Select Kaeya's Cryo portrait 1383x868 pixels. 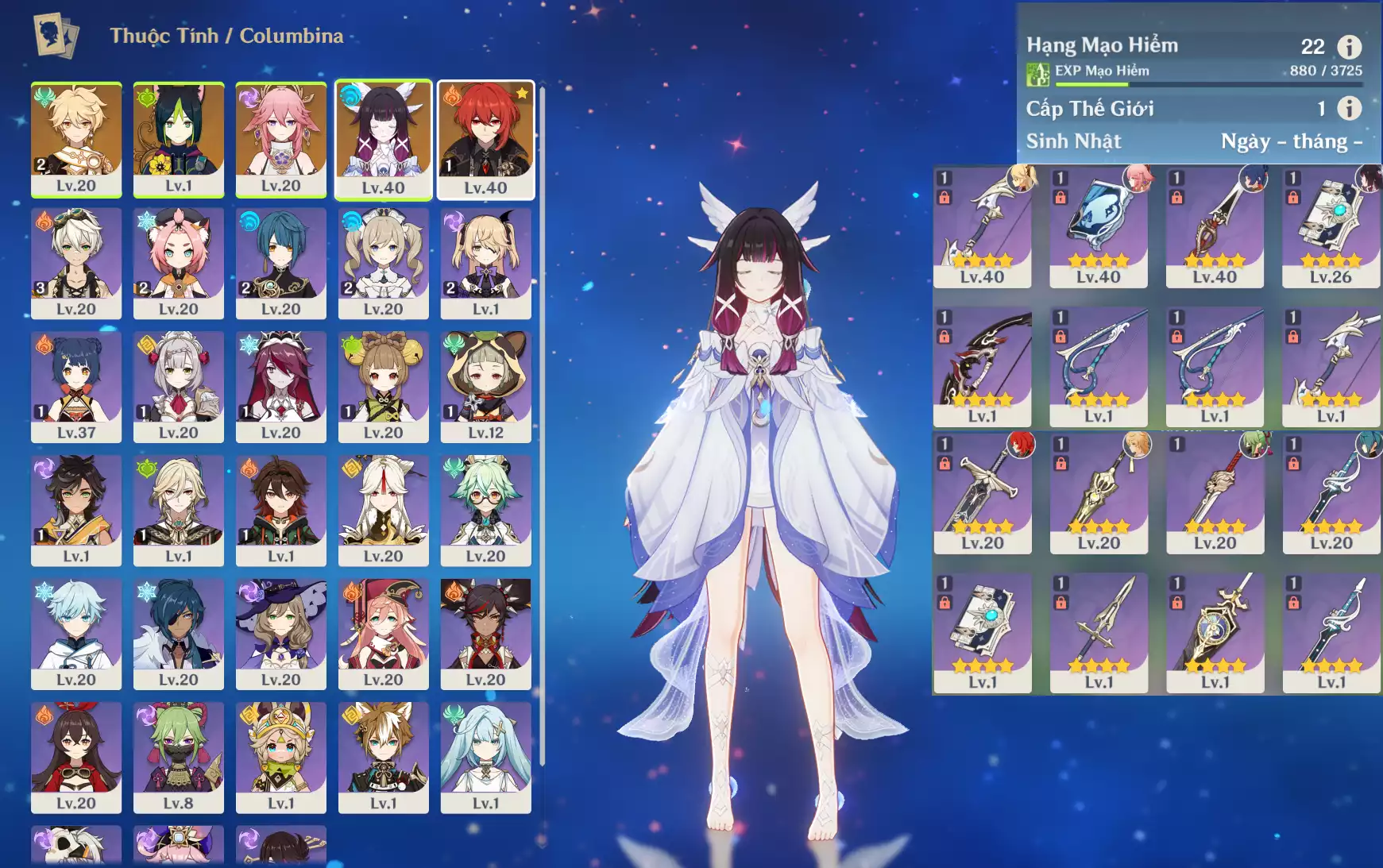(179, 633)
